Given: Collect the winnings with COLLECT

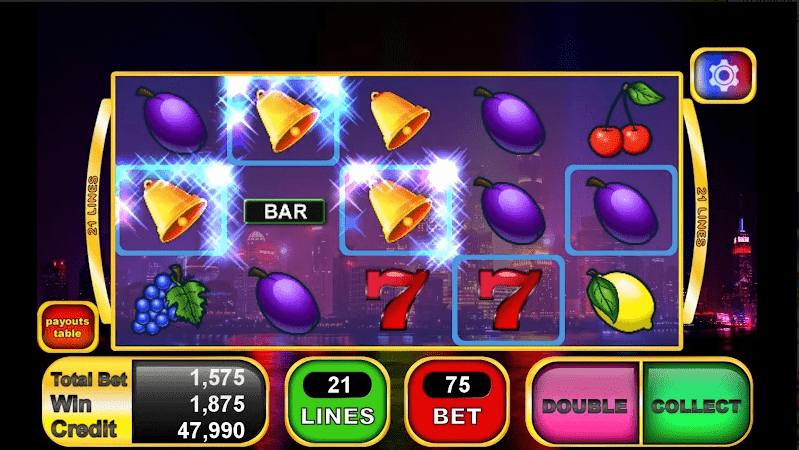Looking at the screenshot, I should [x=696, y=405].
